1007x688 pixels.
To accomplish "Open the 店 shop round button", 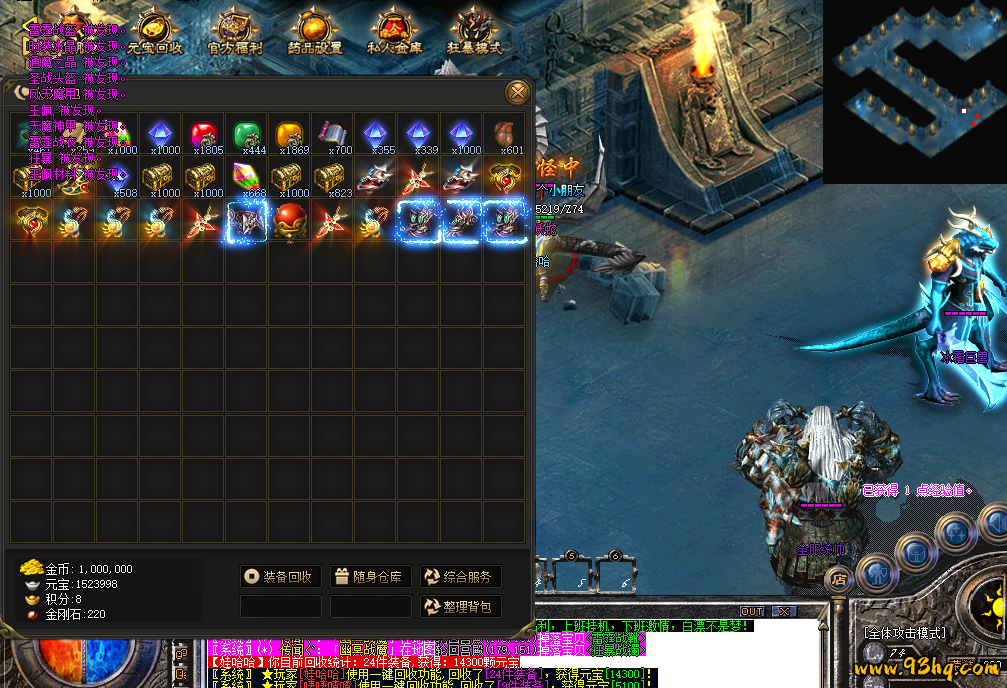I will pos(838,579).
